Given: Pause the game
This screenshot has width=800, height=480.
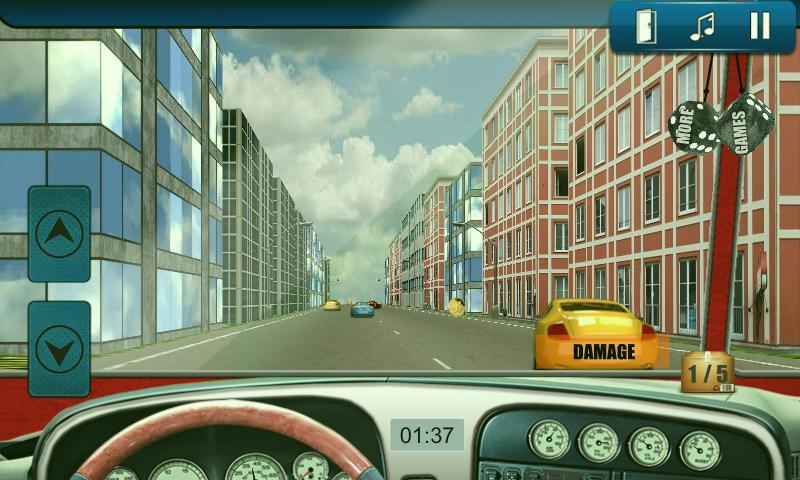Looking at the screenshot, I should point(760,26).
